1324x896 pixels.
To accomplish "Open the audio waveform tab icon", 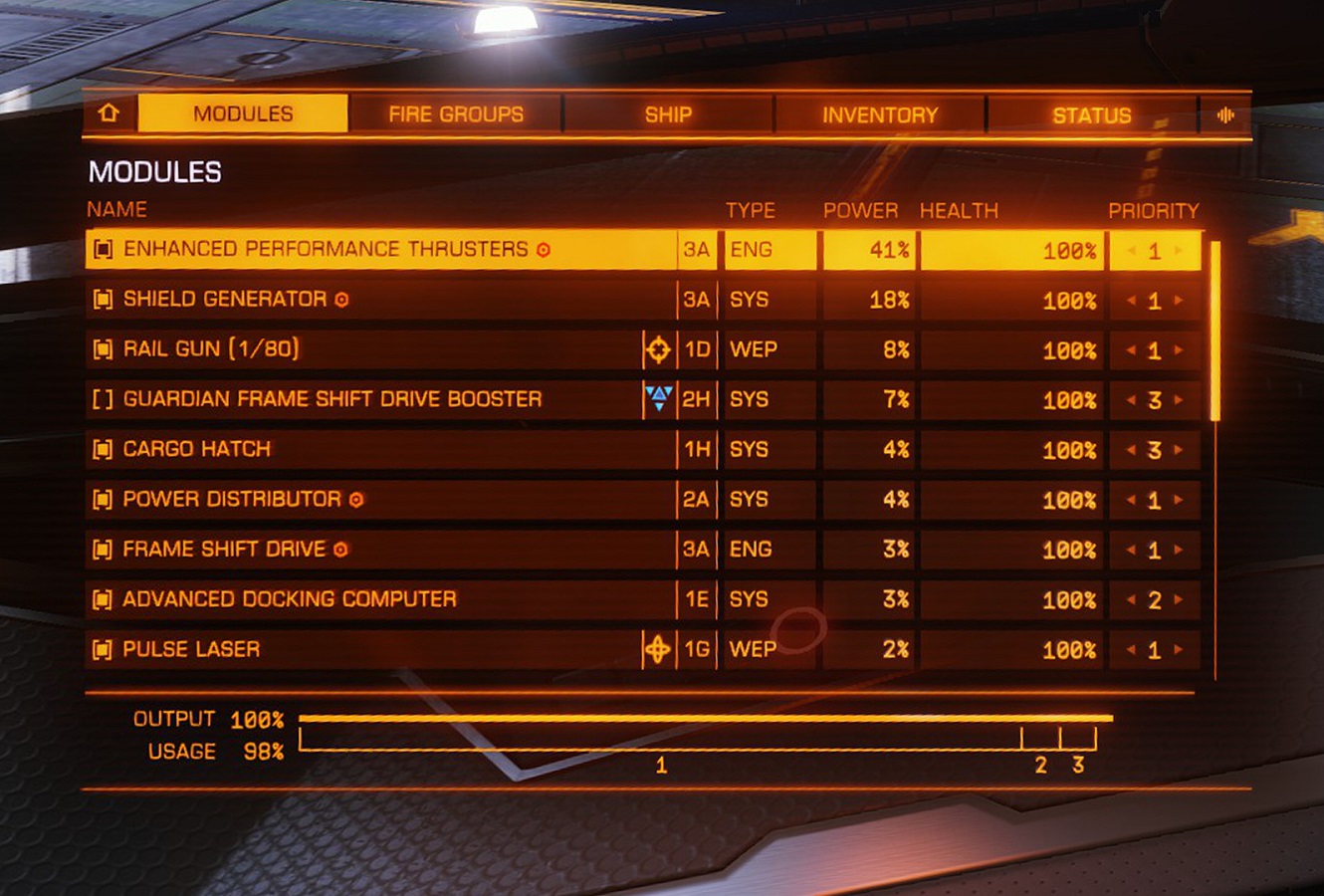I will click(x=1225, y=115).
